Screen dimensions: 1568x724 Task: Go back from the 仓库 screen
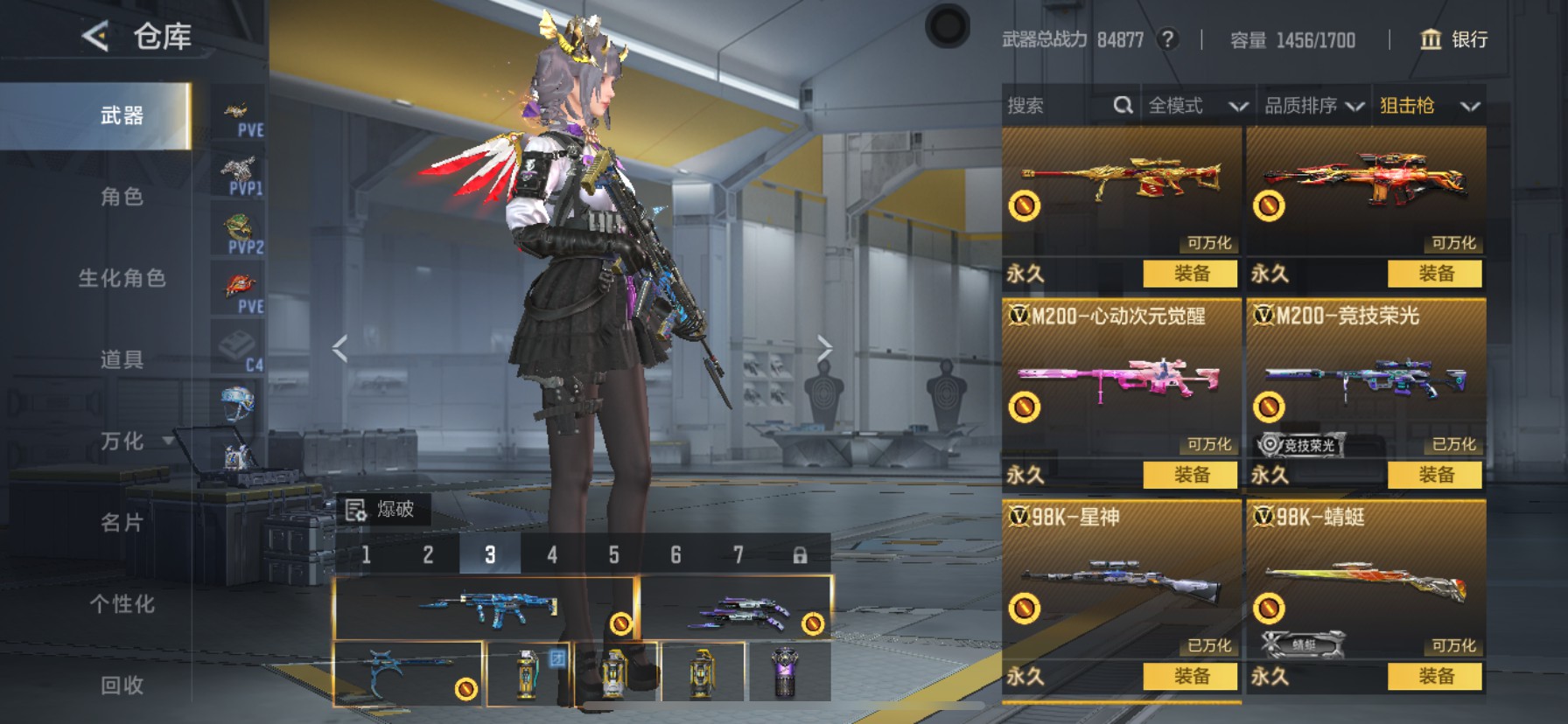[95, 36]
